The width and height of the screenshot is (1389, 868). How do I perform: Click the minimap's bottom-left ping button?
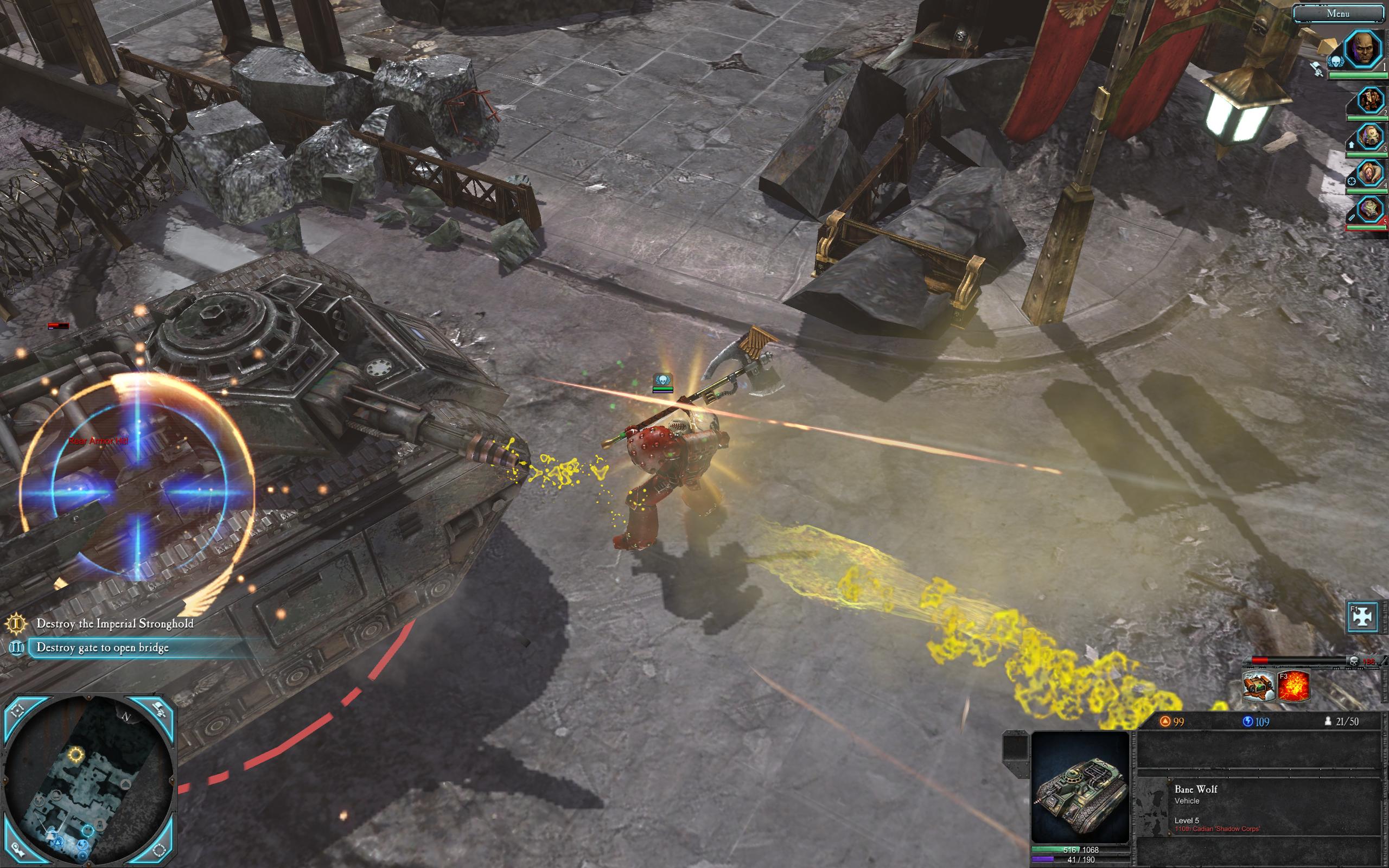click(x=16, y=849)
